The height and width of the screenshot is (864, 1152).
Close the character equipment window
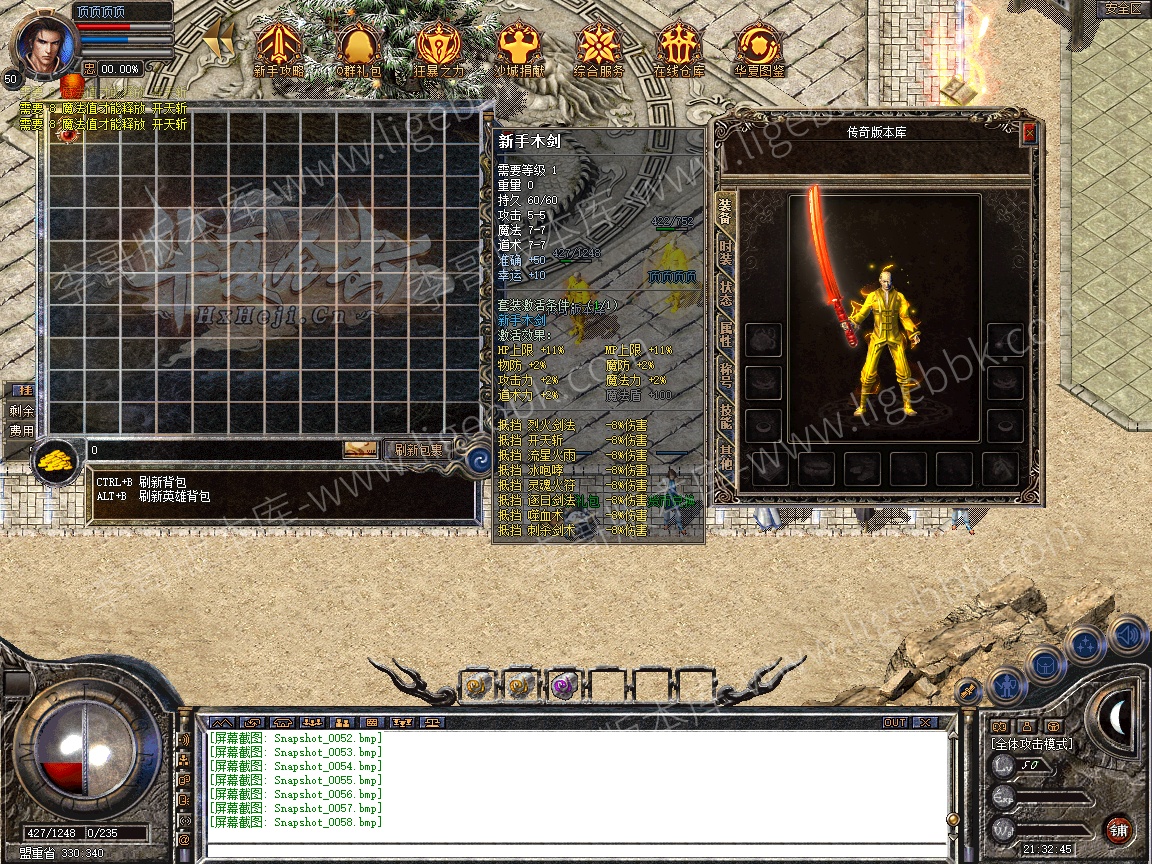[1029, 132]
